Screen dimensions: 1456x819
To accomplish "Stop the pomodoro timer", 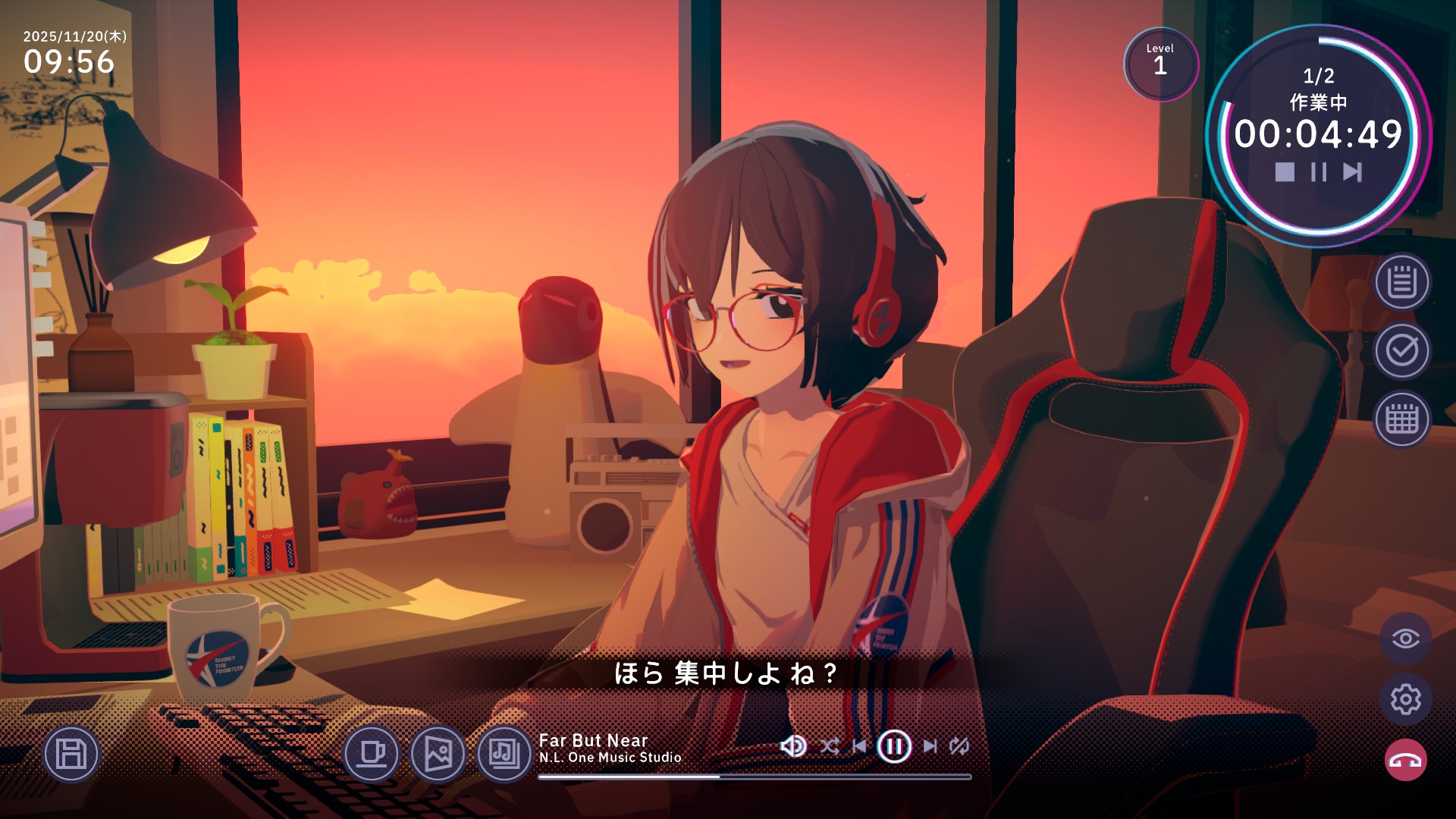I will 1285,172.
